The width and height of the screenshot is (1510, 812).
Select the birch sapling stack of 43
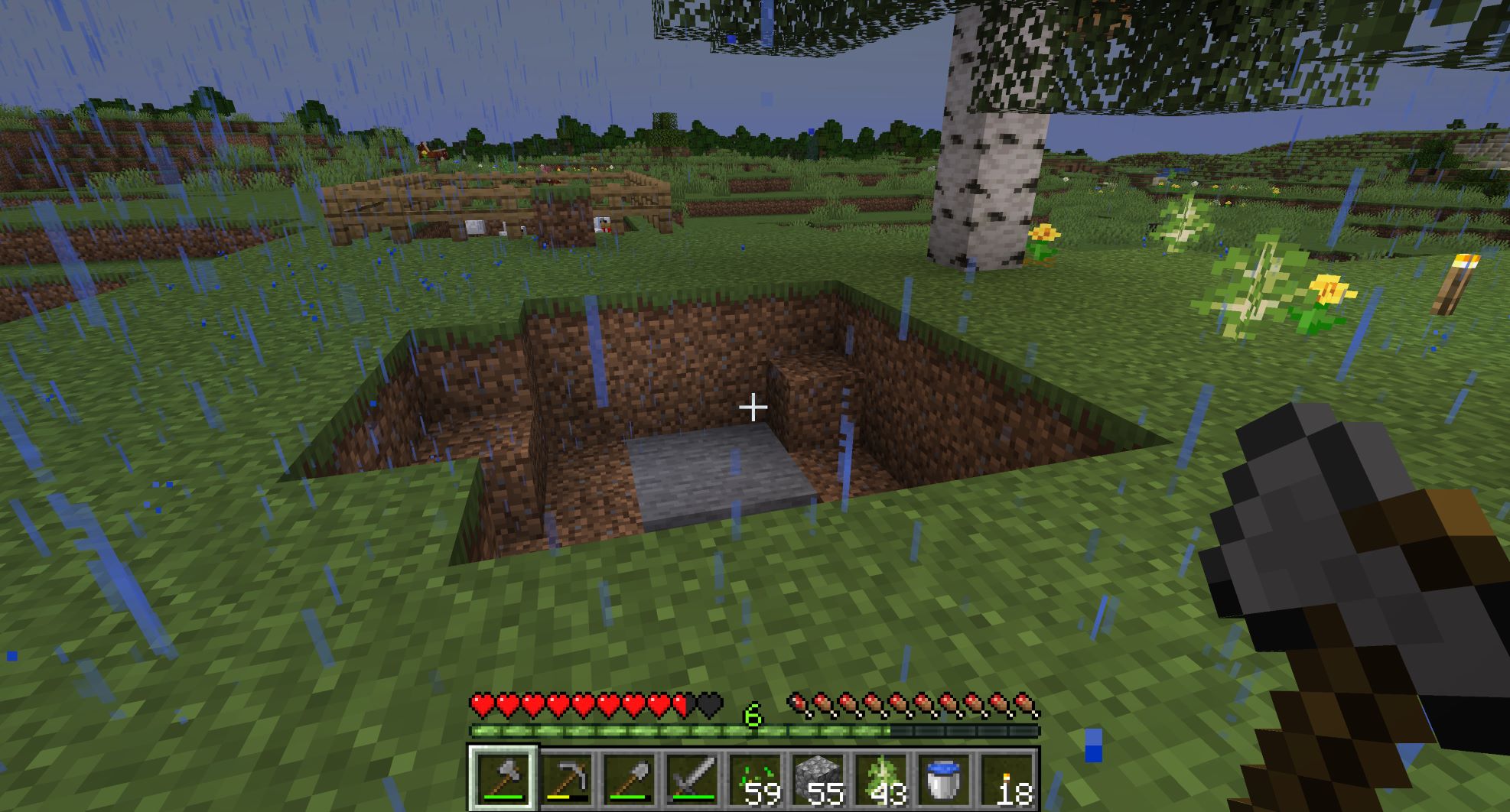tap(880, 779)
